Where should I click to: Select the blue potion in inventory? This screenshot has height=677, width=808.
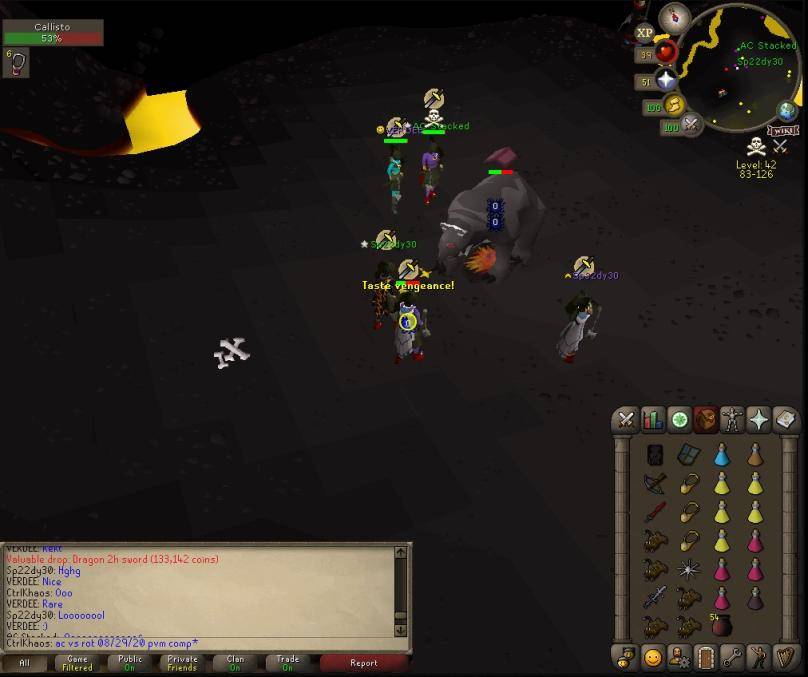coord(721,456)
